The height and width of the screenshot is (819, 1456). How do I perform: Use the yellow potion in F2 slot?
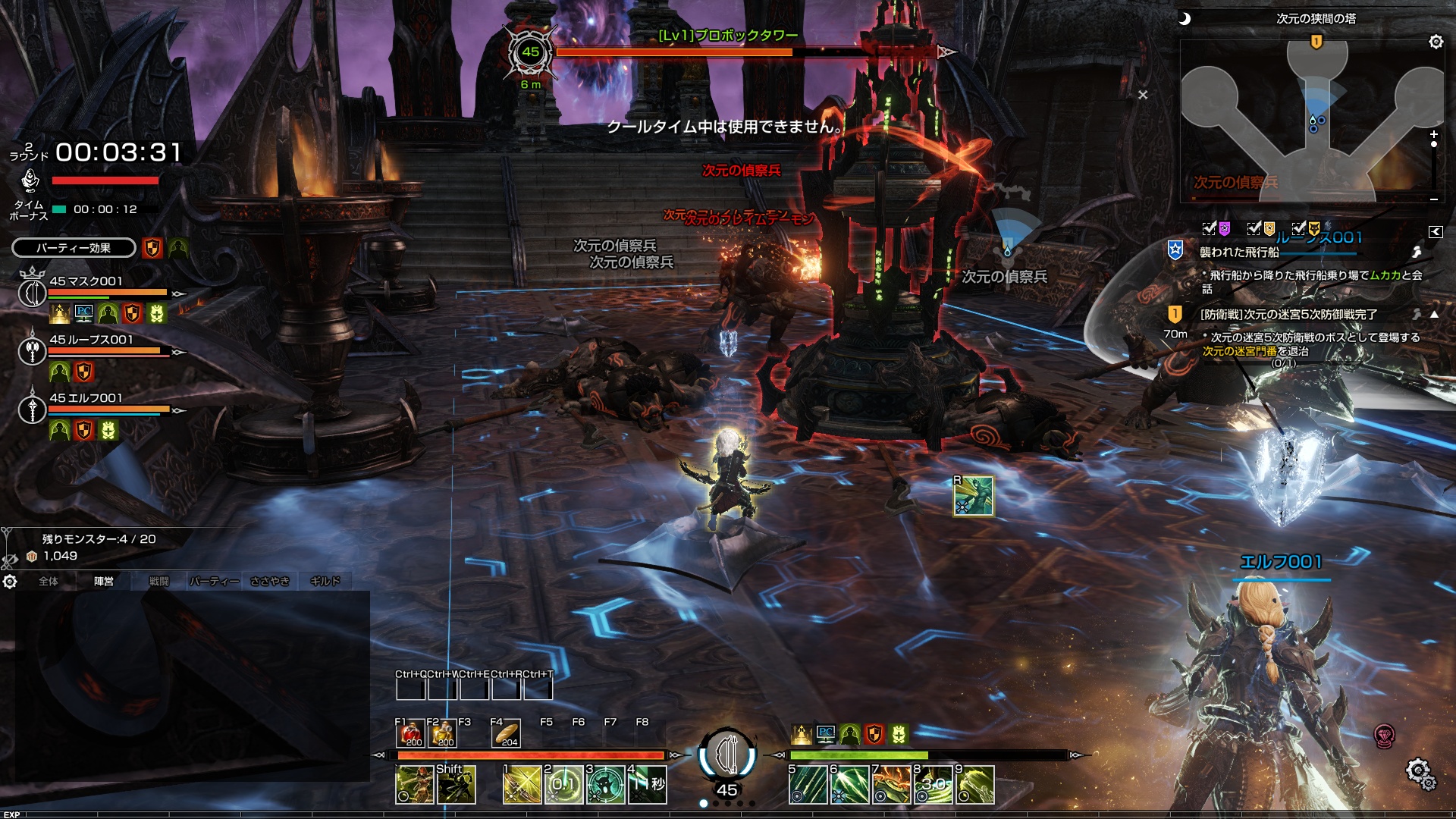coord(443,733)
